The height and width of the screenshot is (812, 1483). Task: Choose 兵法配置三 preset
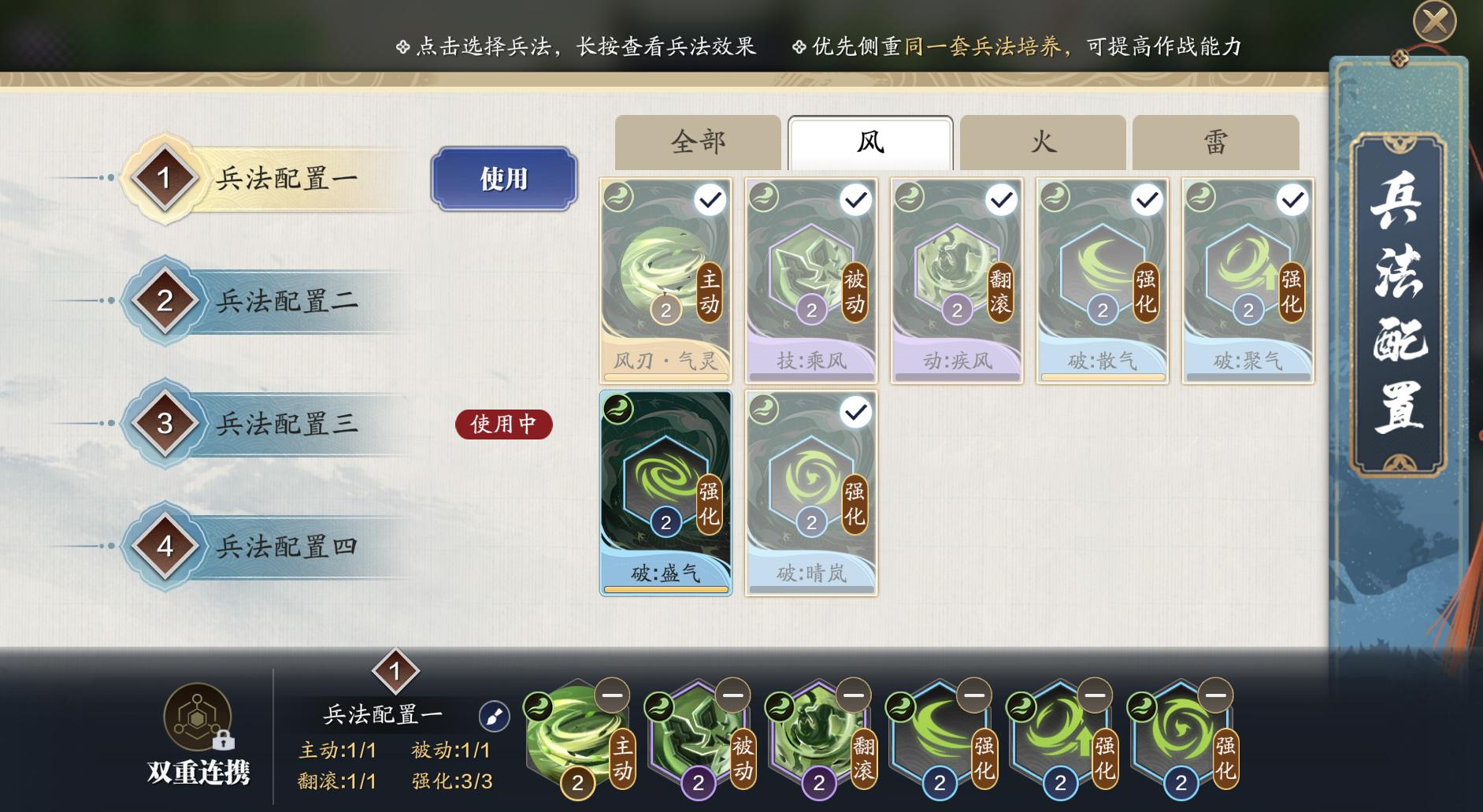click(286, 424)
